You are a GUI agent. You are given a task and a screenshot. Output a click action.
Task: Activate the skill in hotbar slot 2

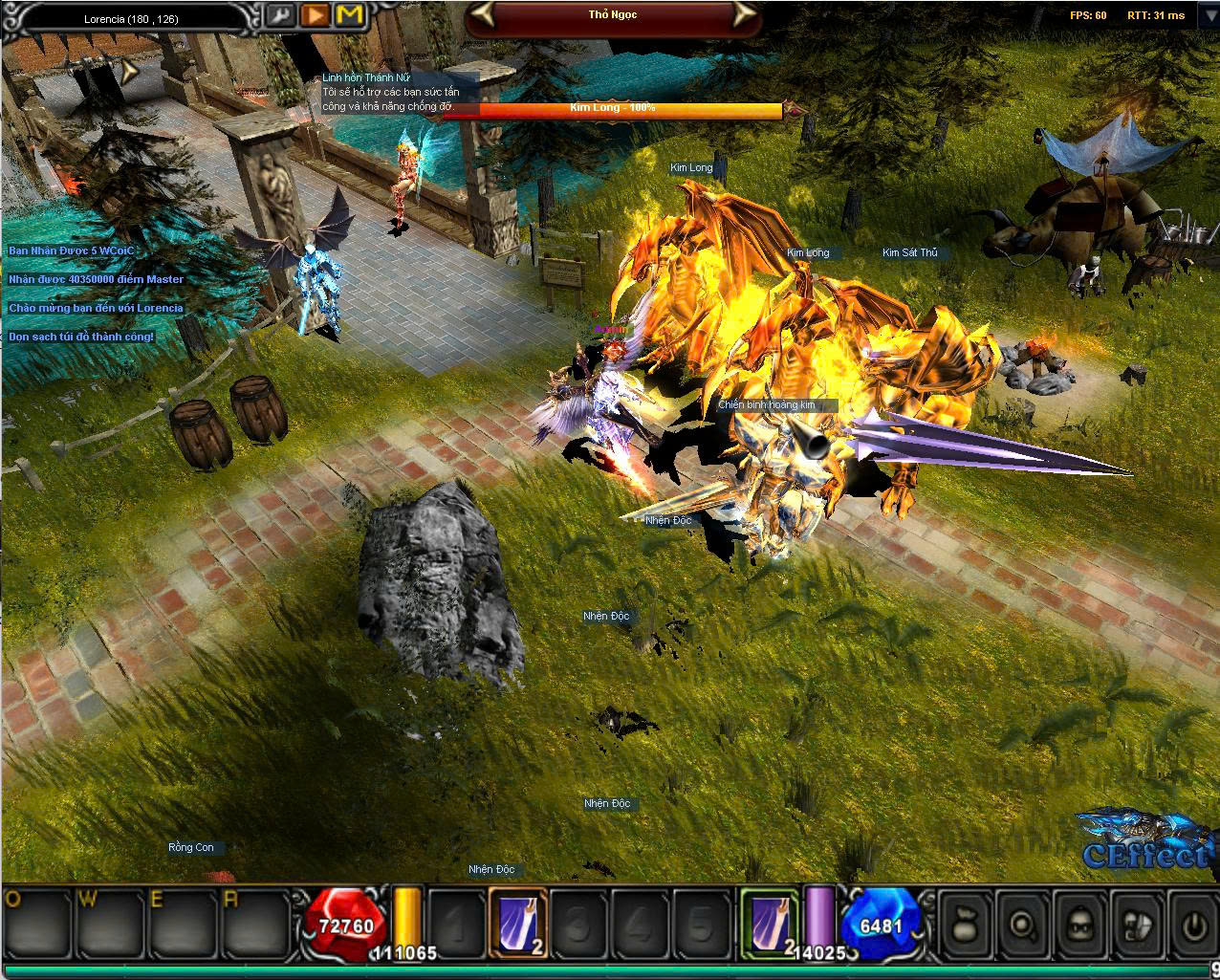(x=519, y=923)
